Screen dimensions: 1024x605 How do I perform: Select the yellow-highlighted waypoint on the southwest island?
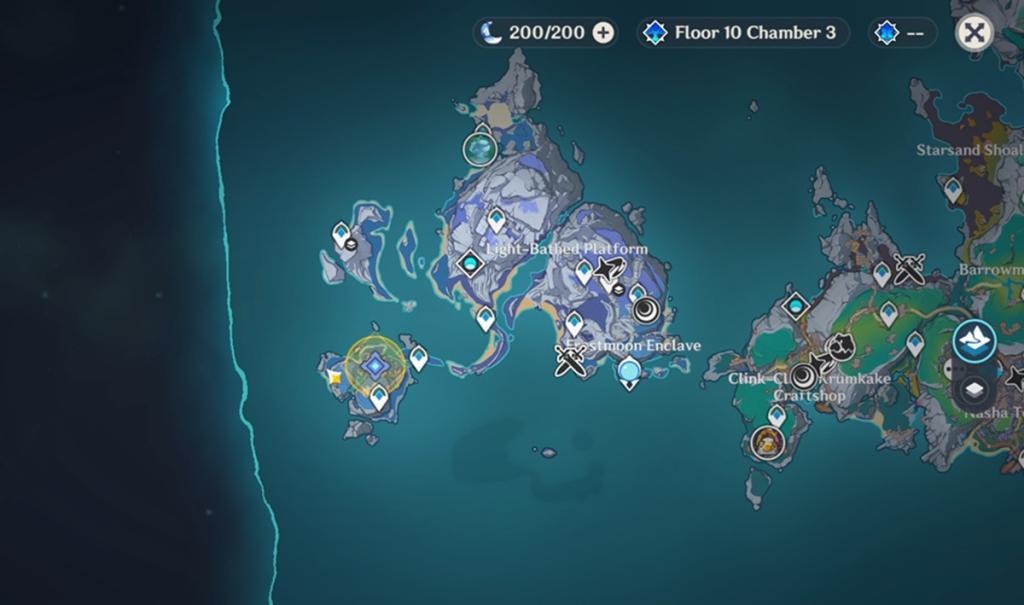click(375, 367)
